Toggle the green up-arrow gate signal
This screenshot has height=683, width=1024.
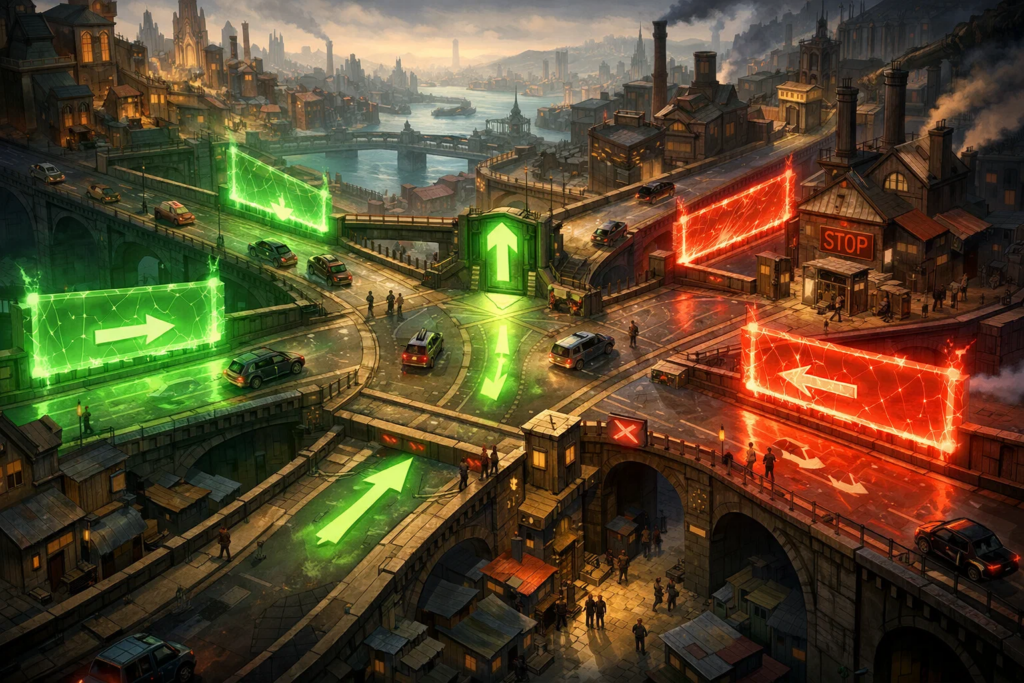pos(501,252)
